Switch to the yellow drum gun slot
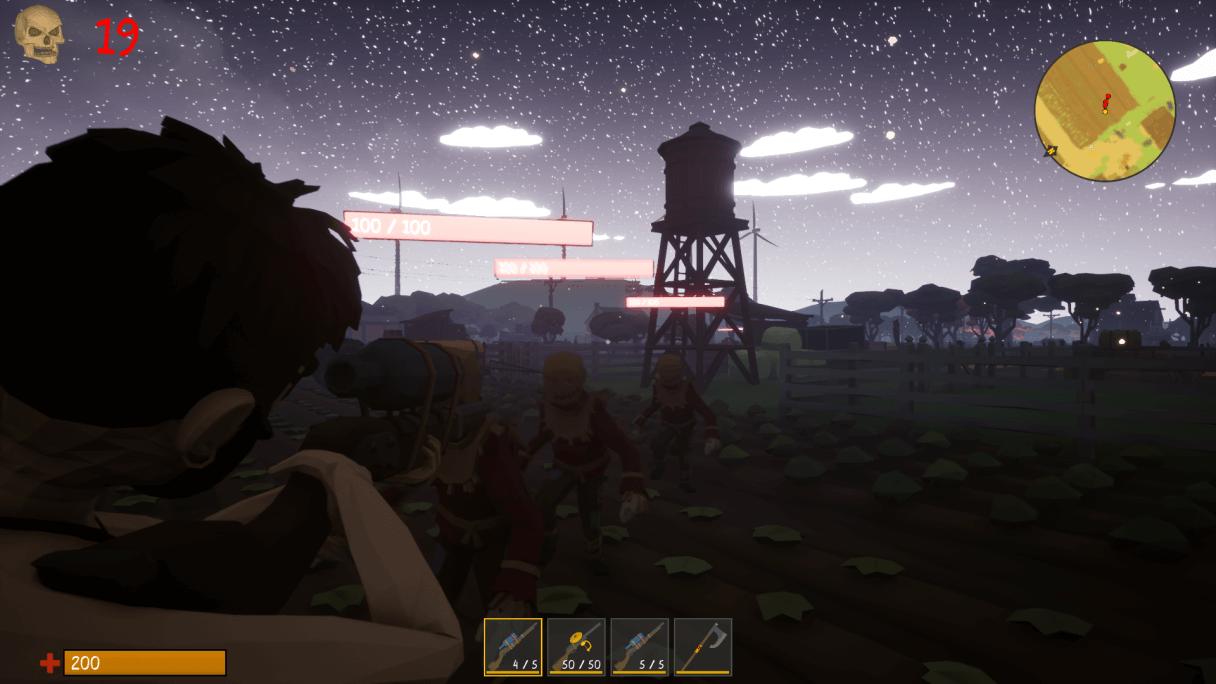The height and width of the screenshot is (684, 1216). pyautogui.click(x=576, y=647)
